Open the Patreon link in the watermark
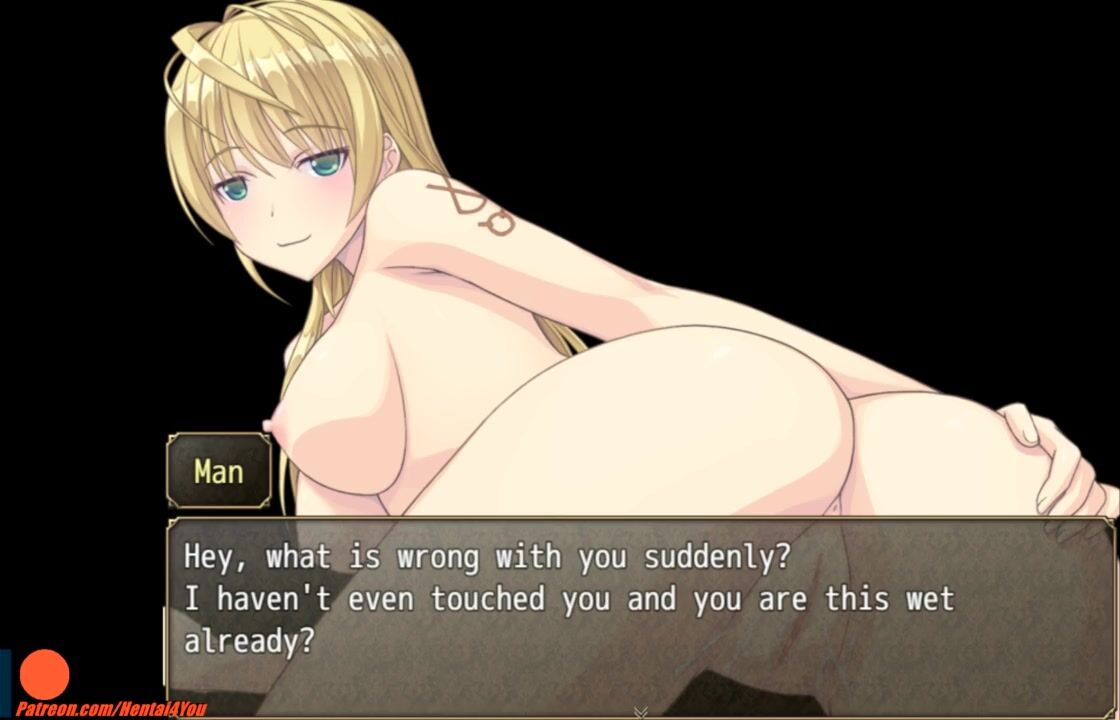The height and width of the screenshot is (720, 1120). [x=111, y=709]
